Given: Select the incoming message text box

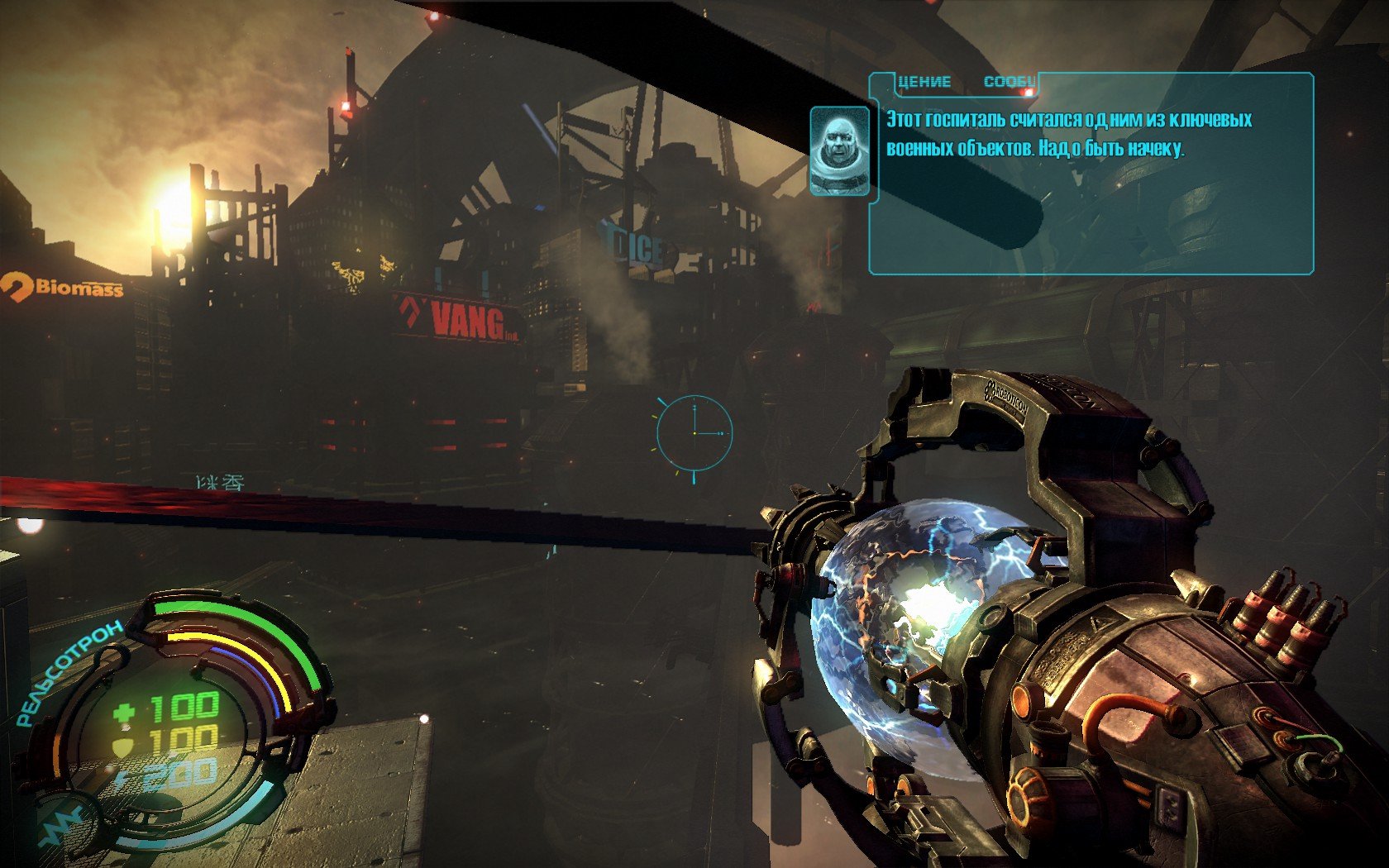Looking at the screenshot, I should pos(1091,175).
